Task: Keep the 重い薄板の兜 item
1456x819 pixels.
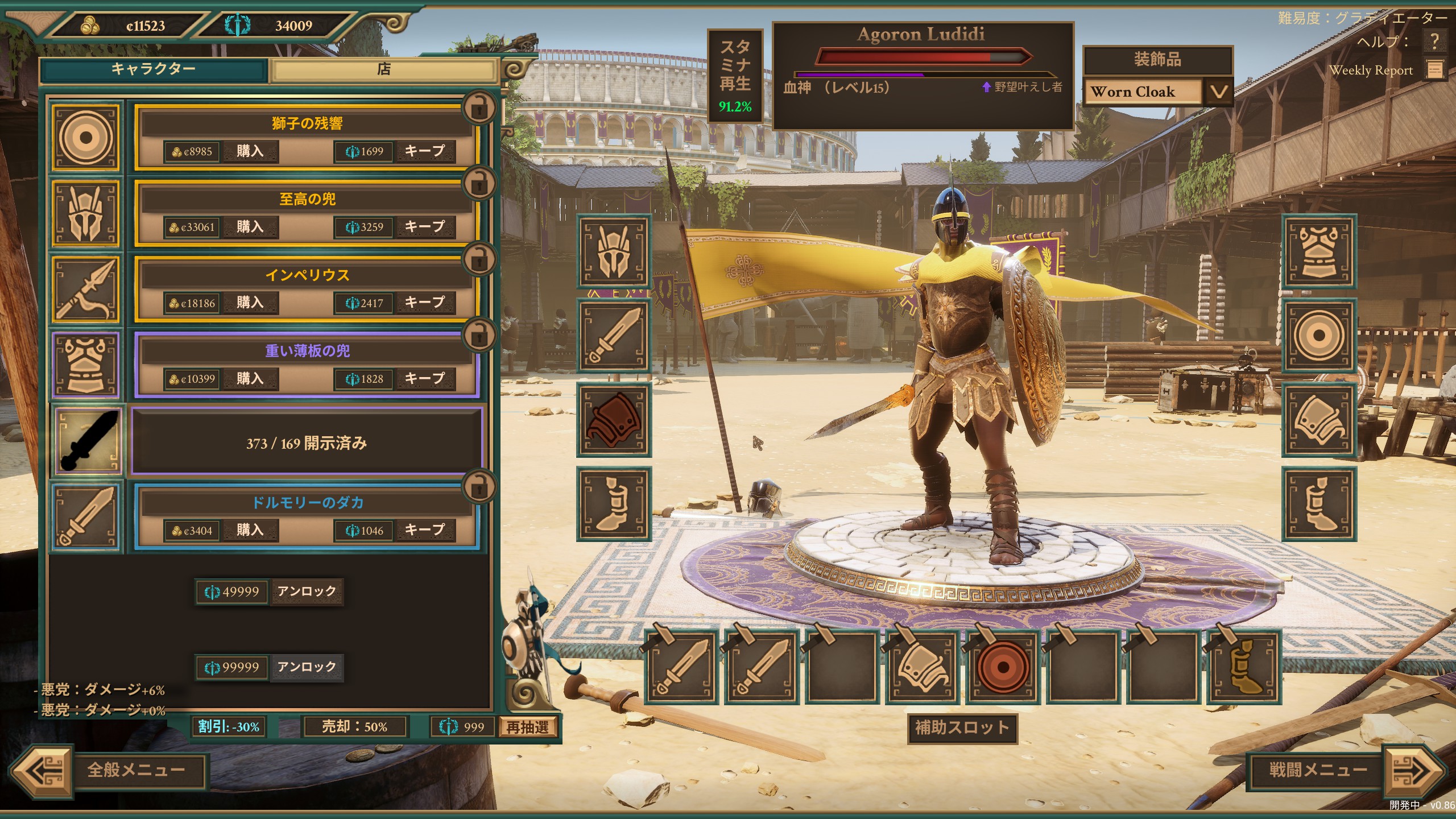Action: (424, 379)
